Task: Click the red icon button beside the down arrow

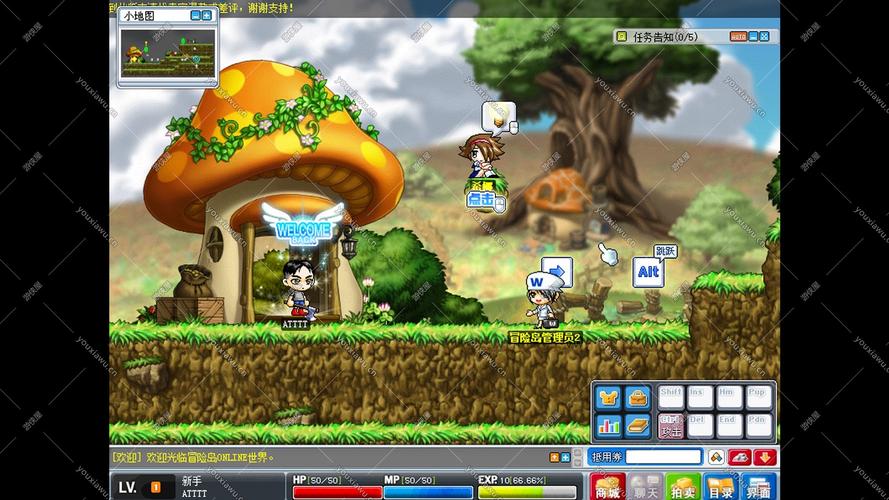Action: (x=740, y=457)
